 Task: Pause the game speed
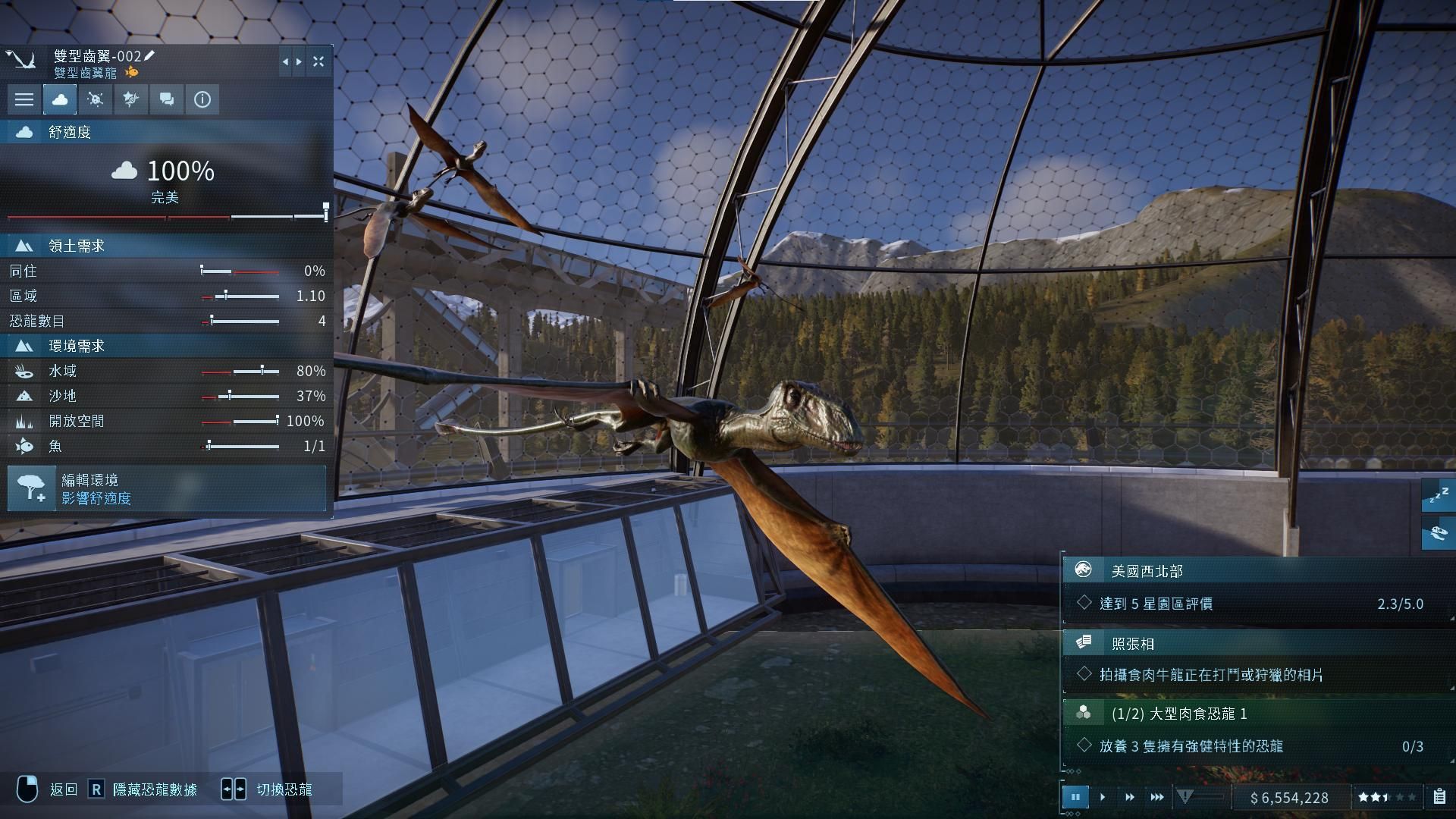click(1075, 797)
